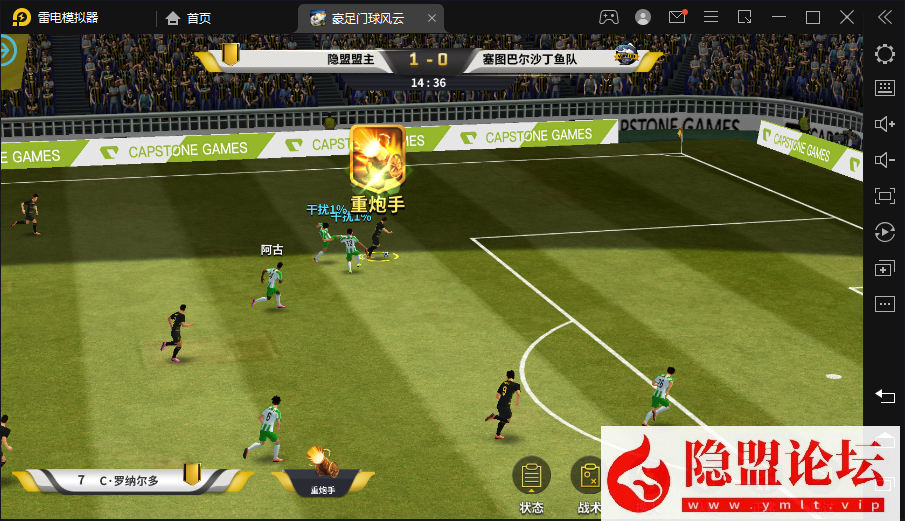
Task: Switch to the 首页 home tab
Action: (189, 18)
